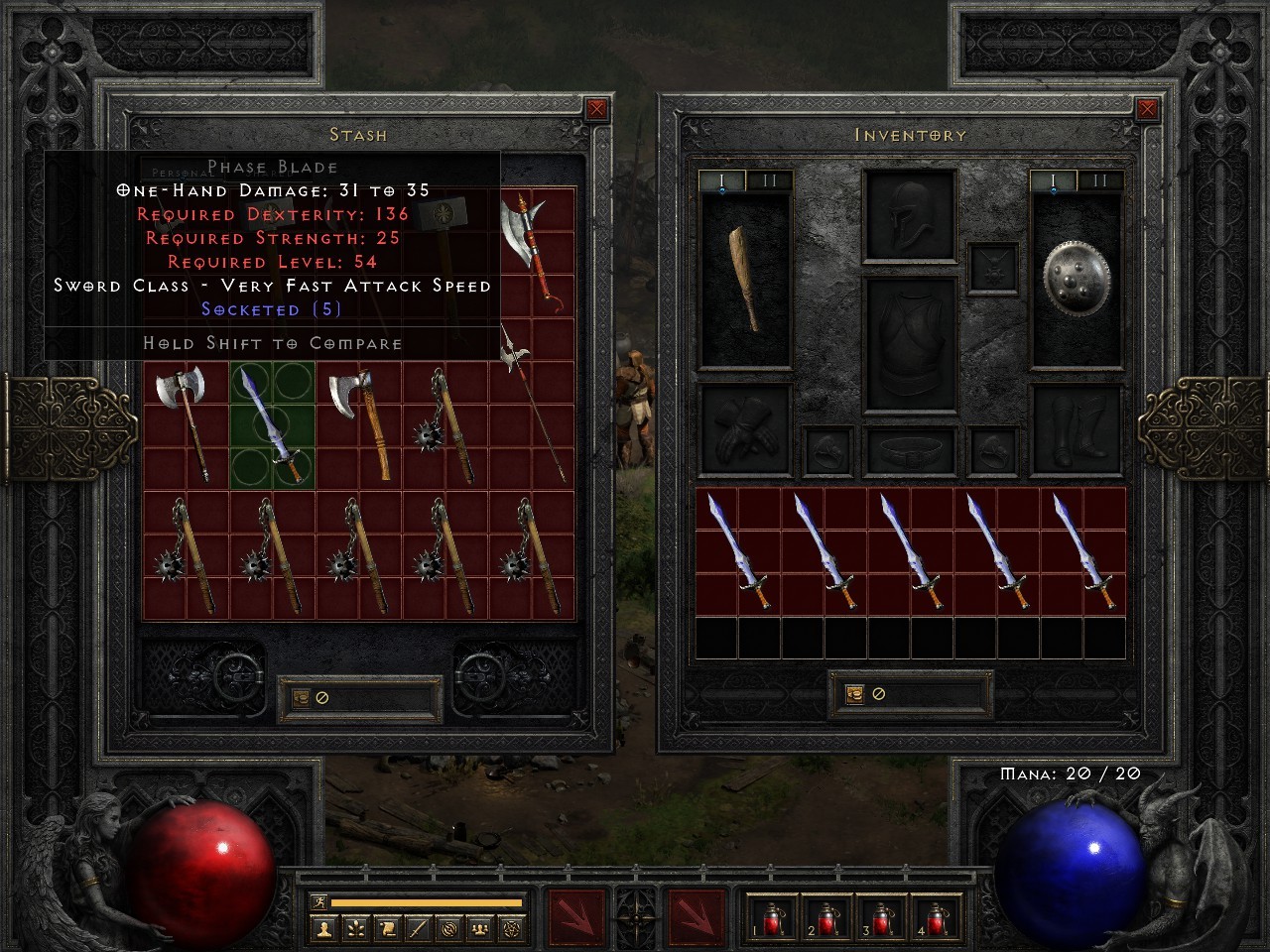Click the right skill selection arrow
The width and height of the screenshot is (1270, 952).
click(698, 917)
